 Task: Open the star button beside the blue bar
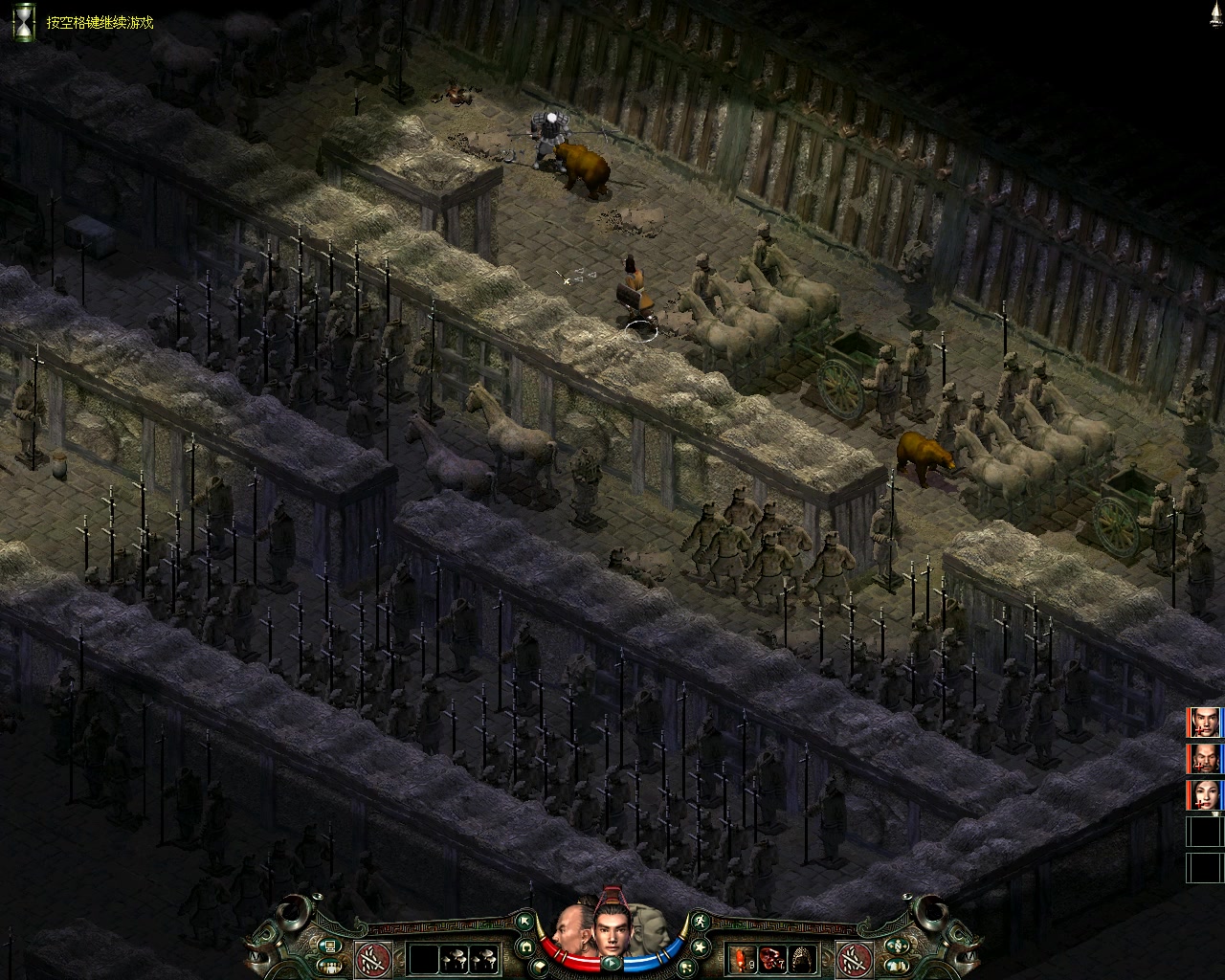(x=700, y=947)
